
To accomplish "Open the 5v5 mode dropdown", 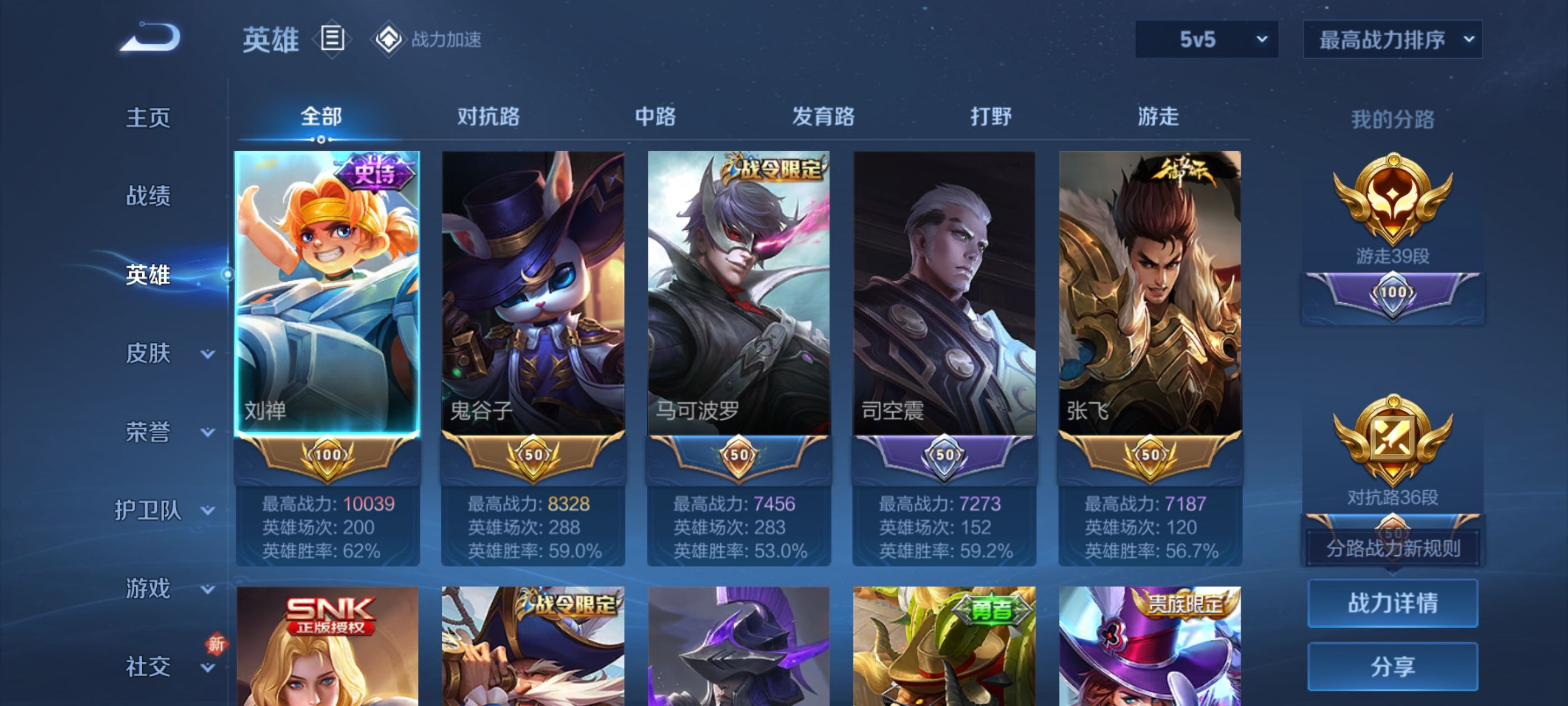I will tap(1206, 40).
